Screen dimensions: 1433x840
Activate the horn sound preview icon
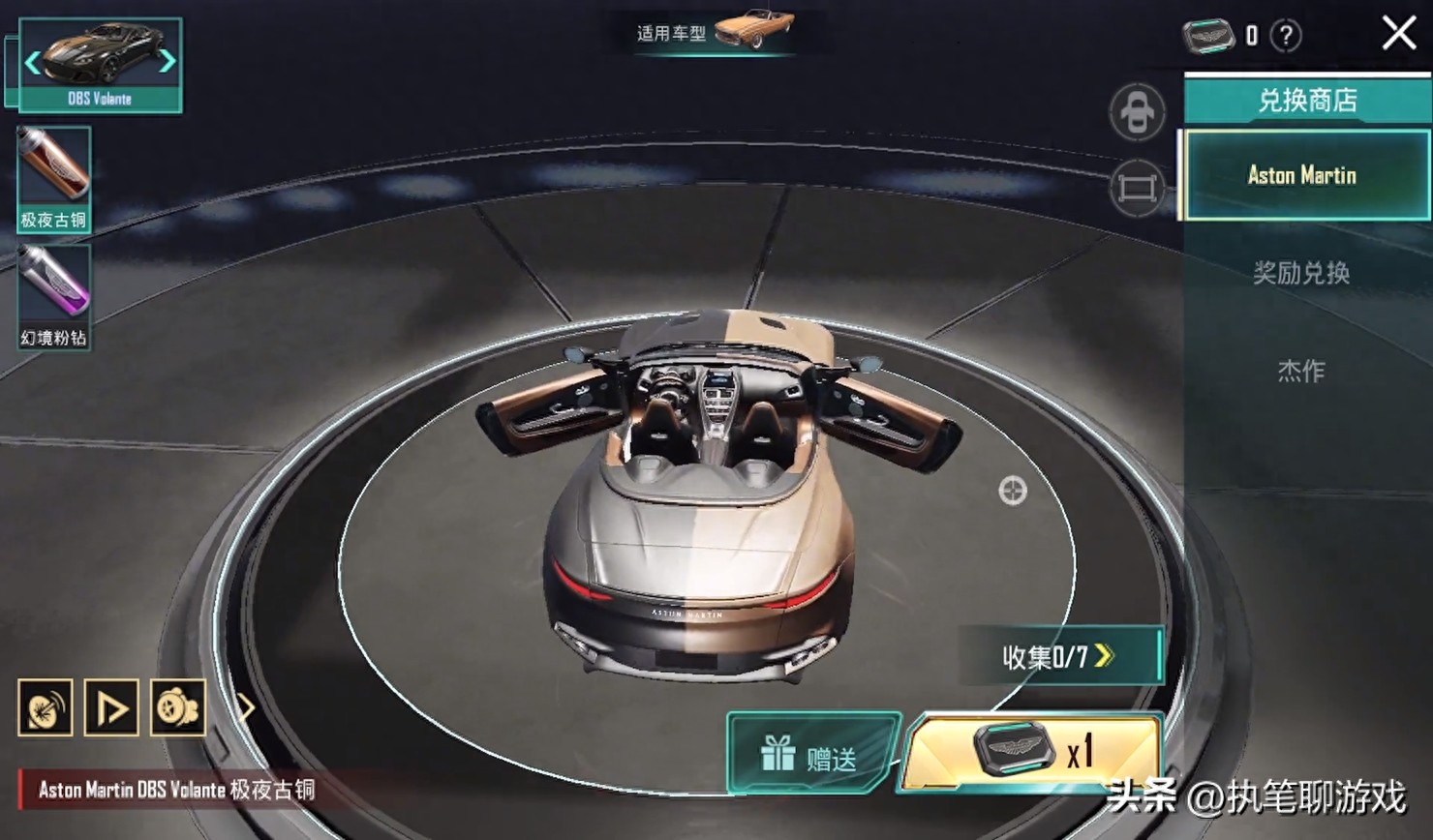(46, 707)
